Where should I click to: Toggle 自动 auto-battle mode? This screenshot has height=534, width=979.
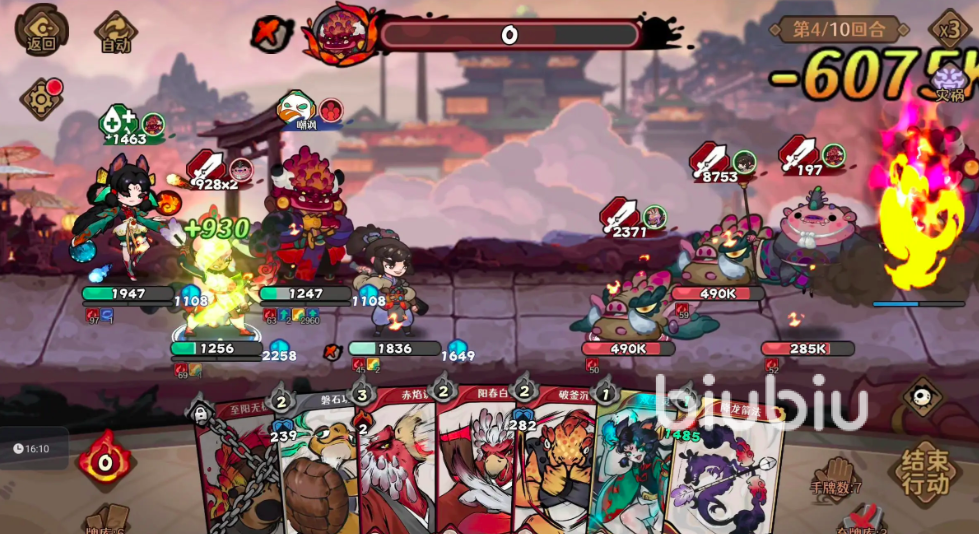point(115,30)
